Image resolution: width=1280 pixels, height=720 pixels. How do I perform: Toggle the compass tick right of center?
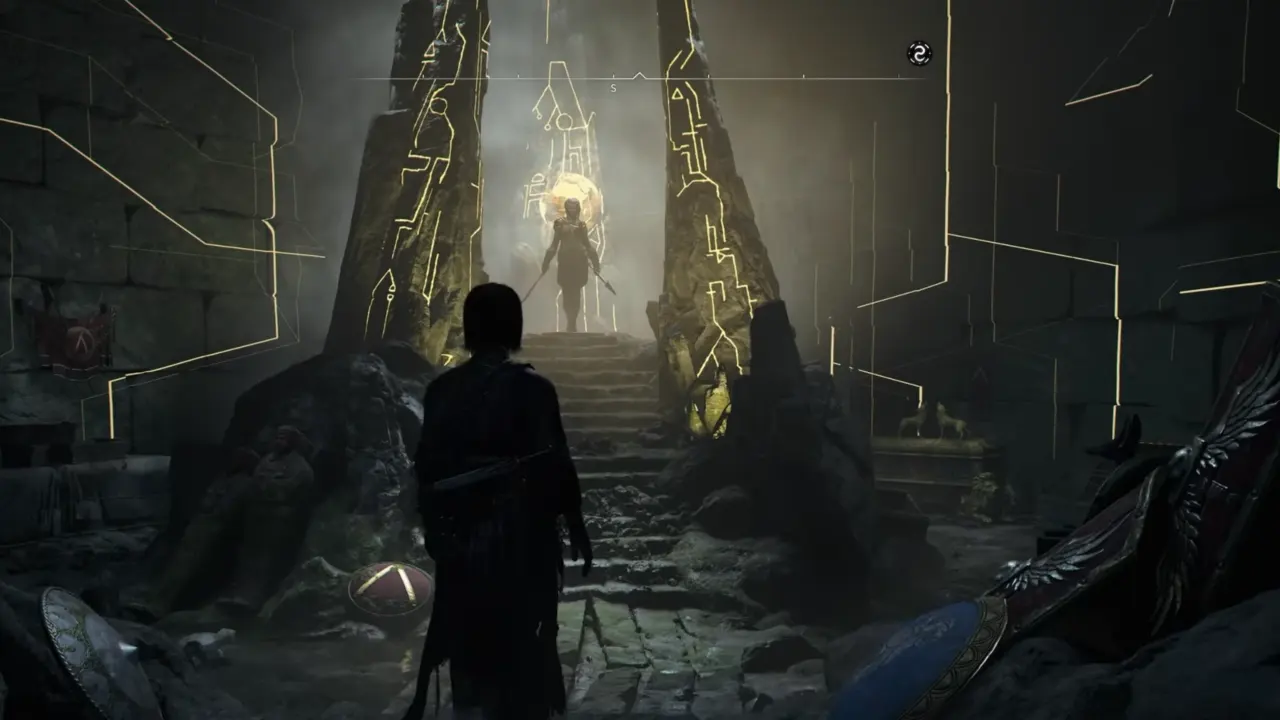(710, 75)
